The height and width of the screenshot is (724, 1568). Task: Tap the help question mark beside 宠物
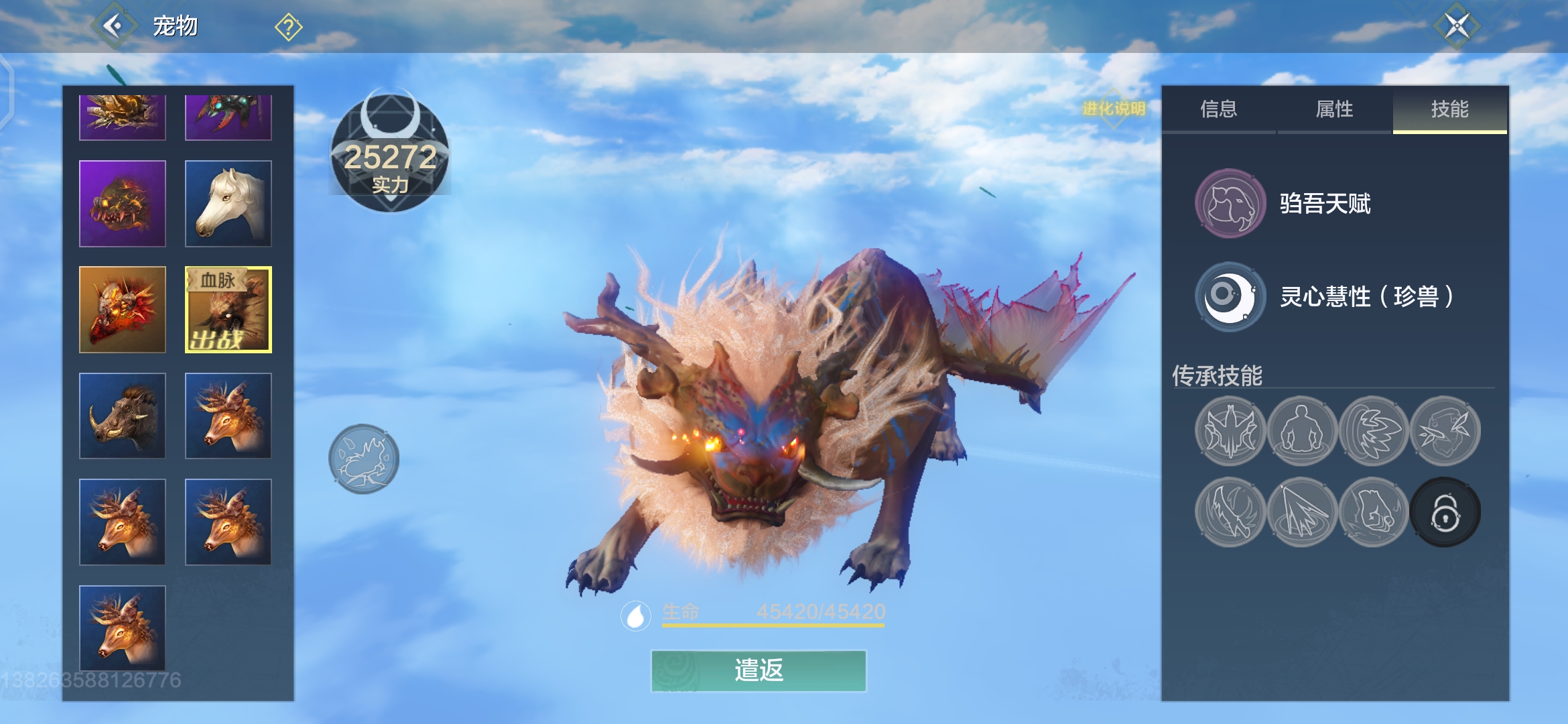tap(287, 27)
